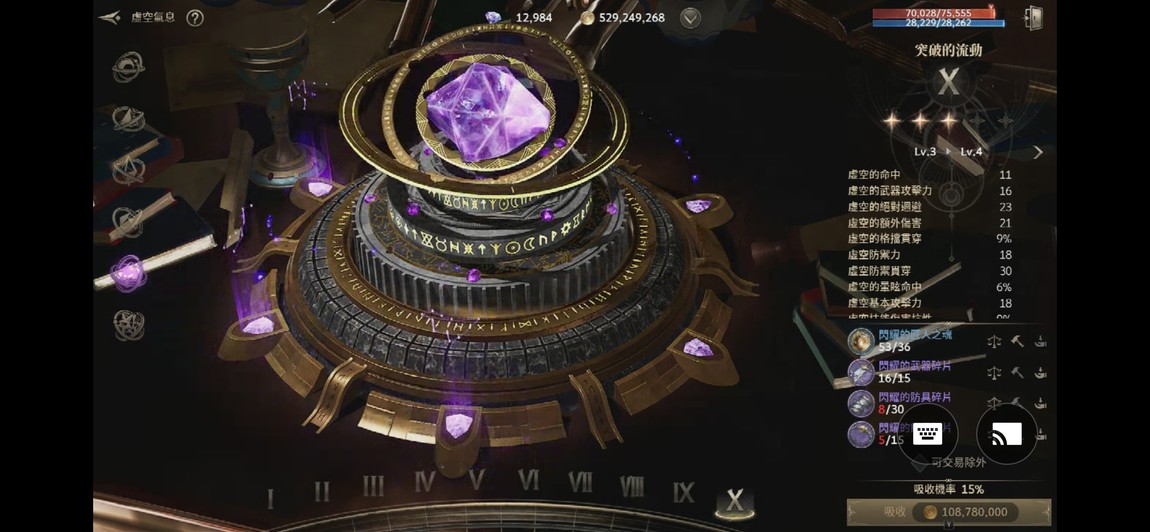Select the highlighted stage X
The width and height of the screenshot is (1150, 532).
735,501
